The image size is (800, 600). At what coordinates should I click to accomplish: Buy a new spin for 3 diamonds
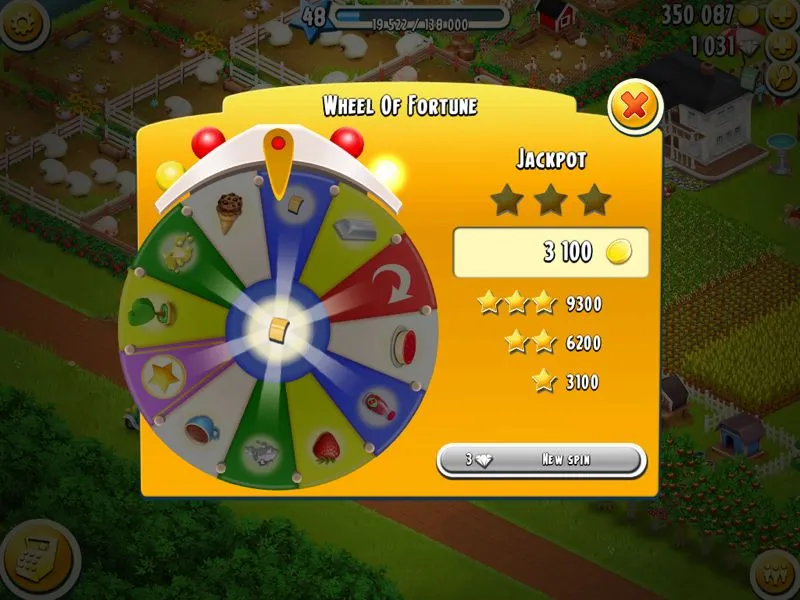(541, 460)
